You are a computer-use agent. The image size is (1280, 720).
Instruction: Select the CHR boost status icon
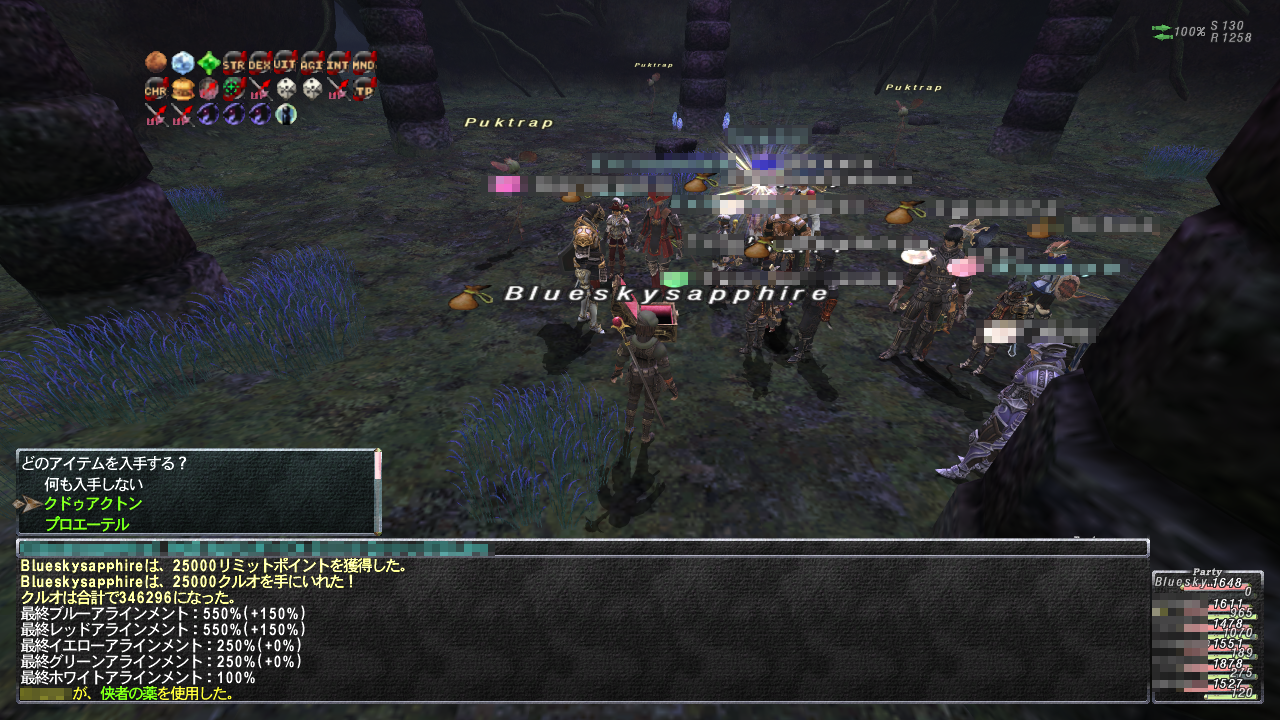tap(156, 89)
